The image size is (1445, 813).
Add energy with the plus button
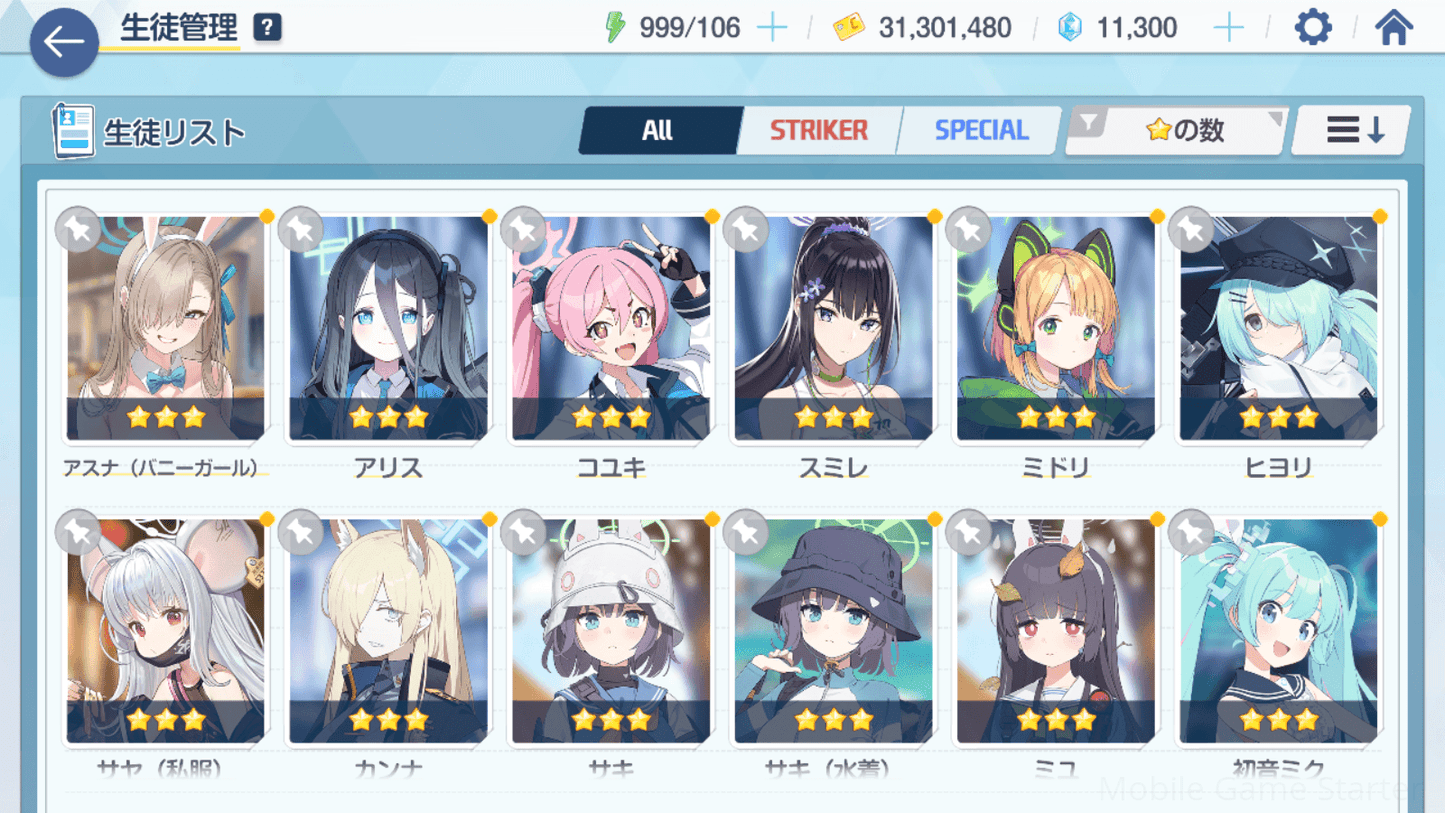coord(772,28)
